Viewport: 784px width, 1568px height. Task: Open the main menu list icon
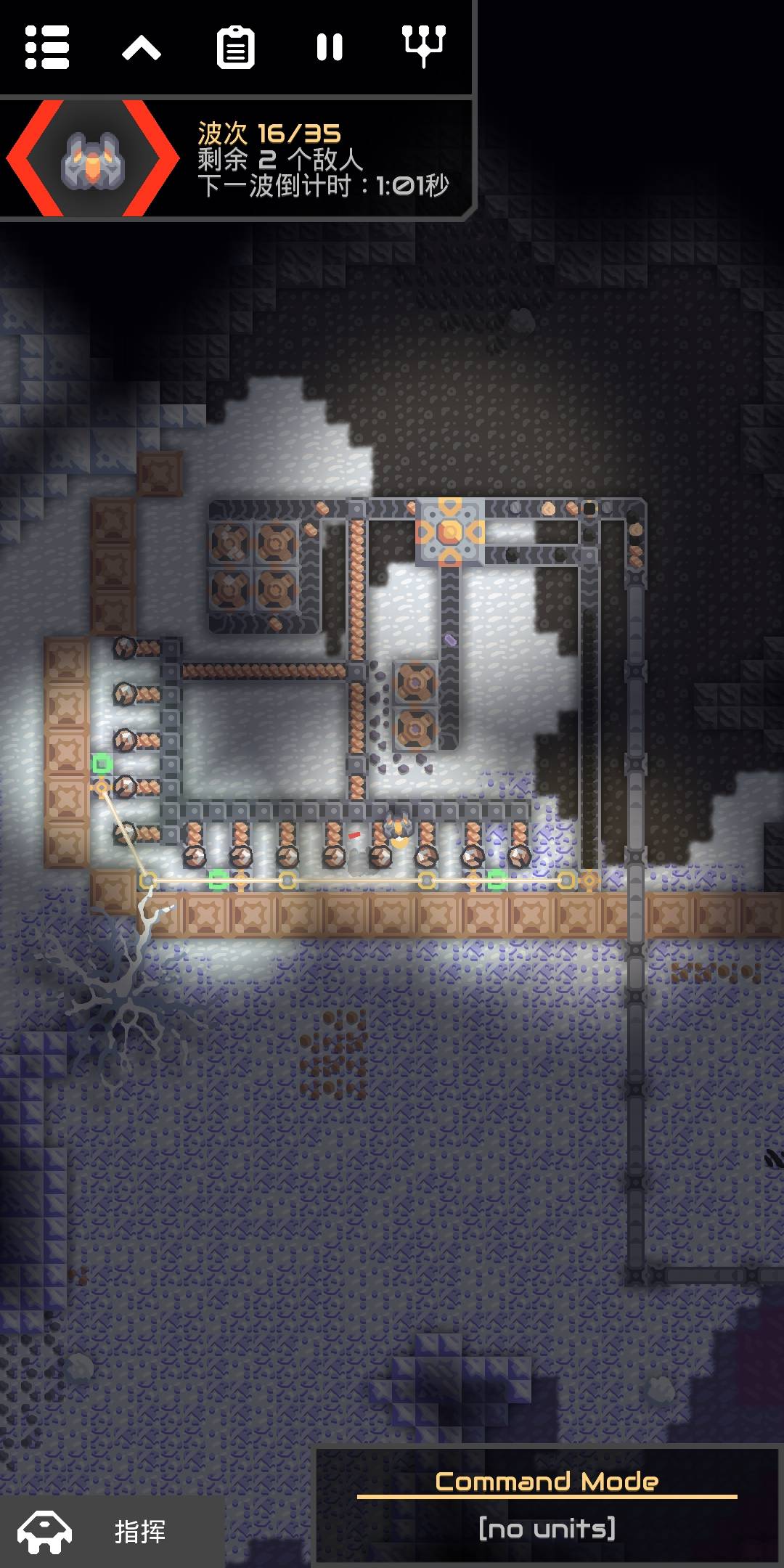click(47, 48)
